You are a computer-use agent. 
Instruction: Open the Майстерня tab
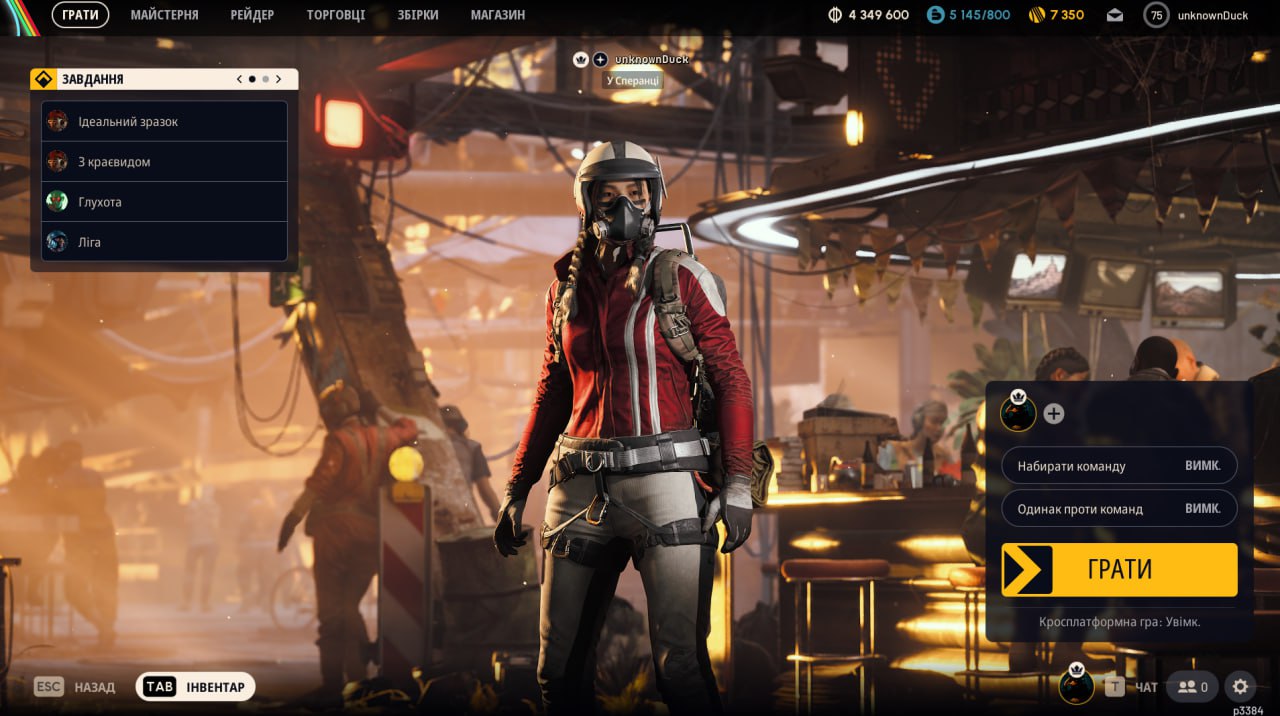click(164, 15)
